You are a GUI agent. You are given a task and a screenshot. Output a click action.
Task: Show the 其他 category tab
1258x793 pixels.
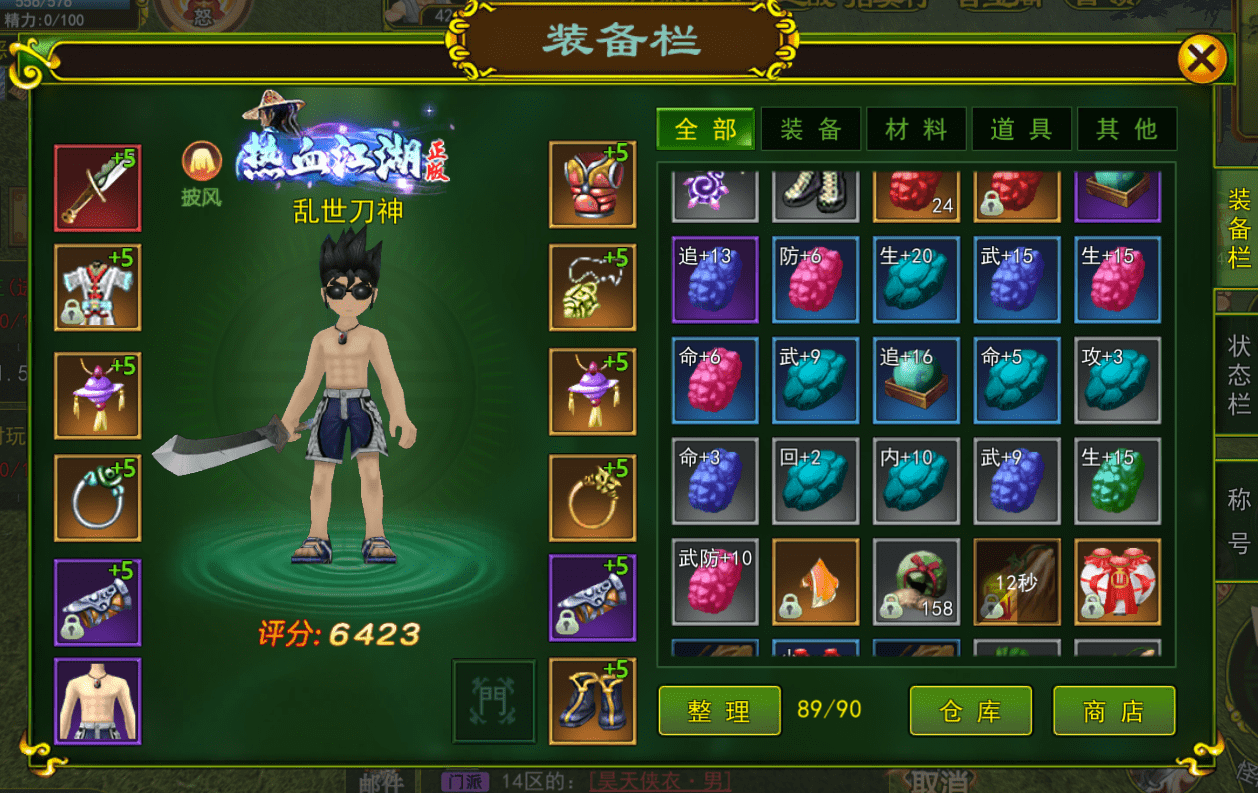click(x=1126, y=129)
